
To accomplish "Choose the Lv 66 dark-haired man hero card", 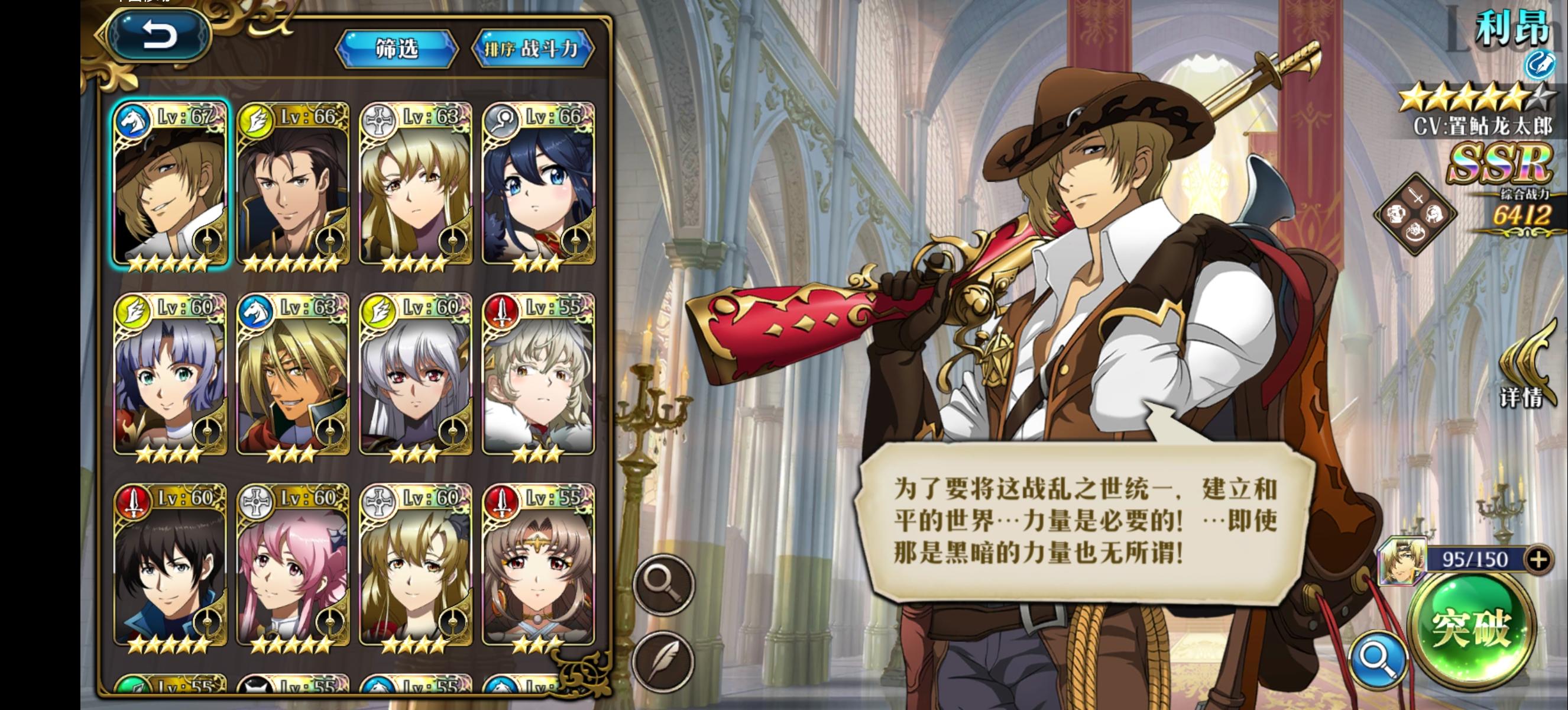I will point(293,186).
